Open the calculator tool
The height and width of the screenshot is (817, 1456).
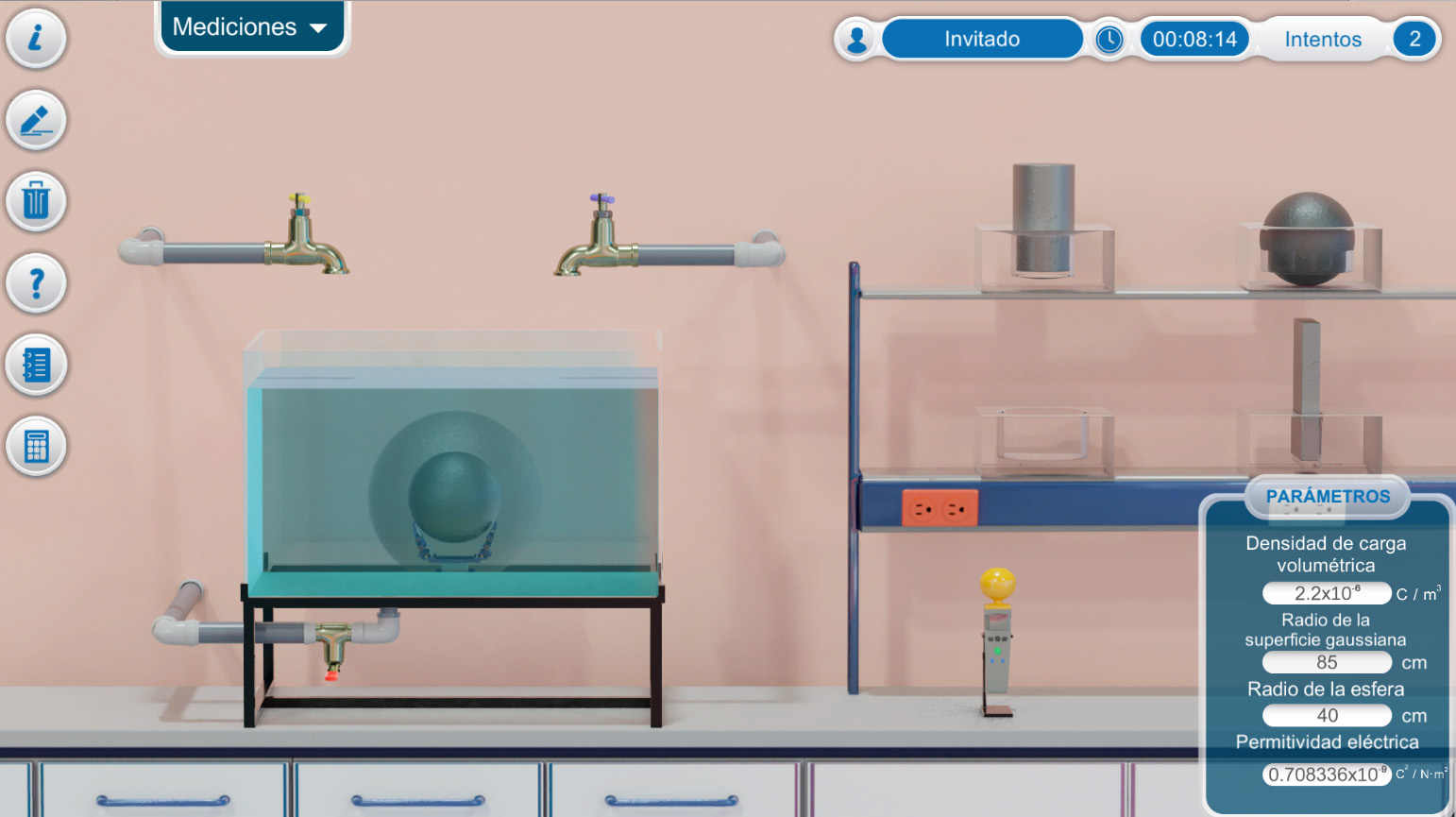click(36, 446)
